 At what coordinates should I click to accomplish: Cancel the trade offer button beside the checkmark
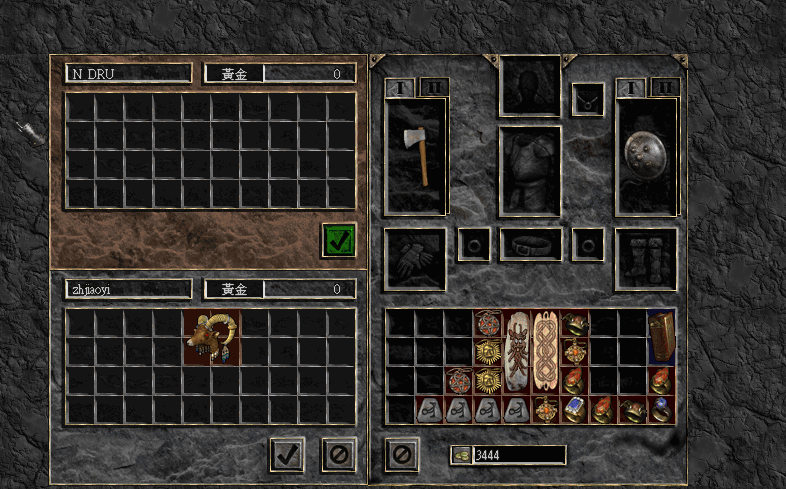(338, 455)
